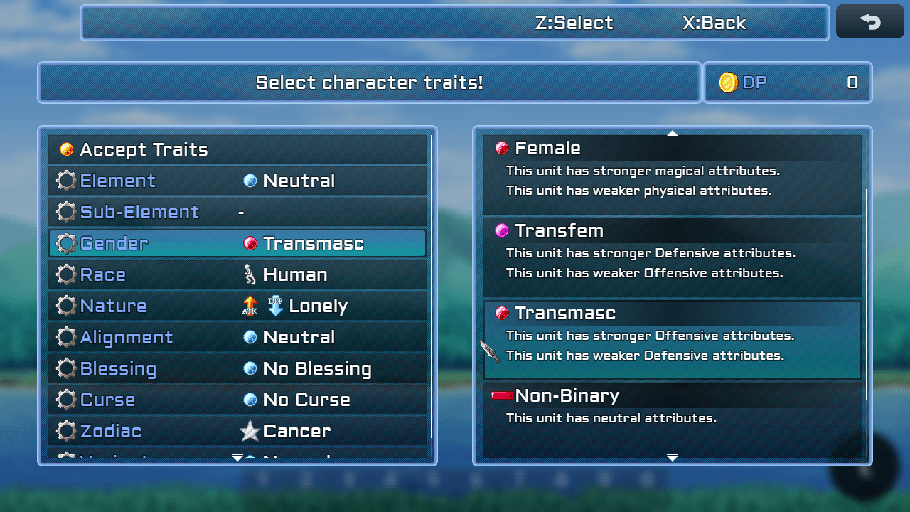Pick the Female gender option
910x512 pixels.
click(672, 172)
